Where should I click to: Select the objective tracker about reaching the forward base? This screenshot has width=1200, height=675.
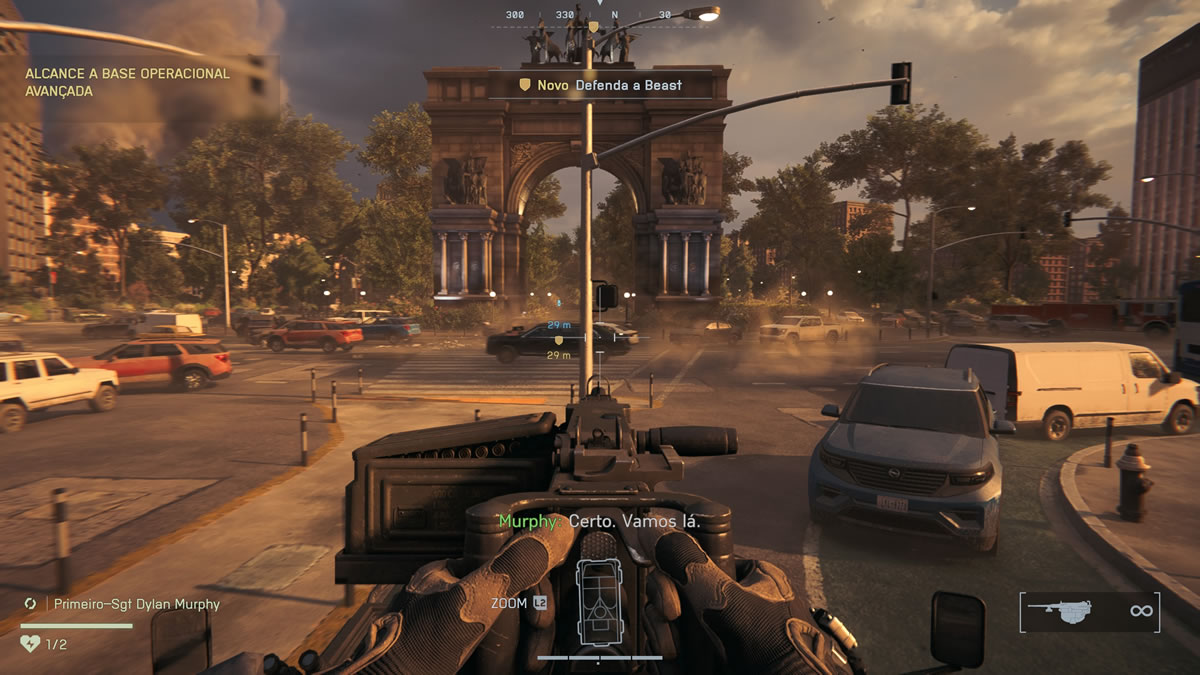[127, 82]
